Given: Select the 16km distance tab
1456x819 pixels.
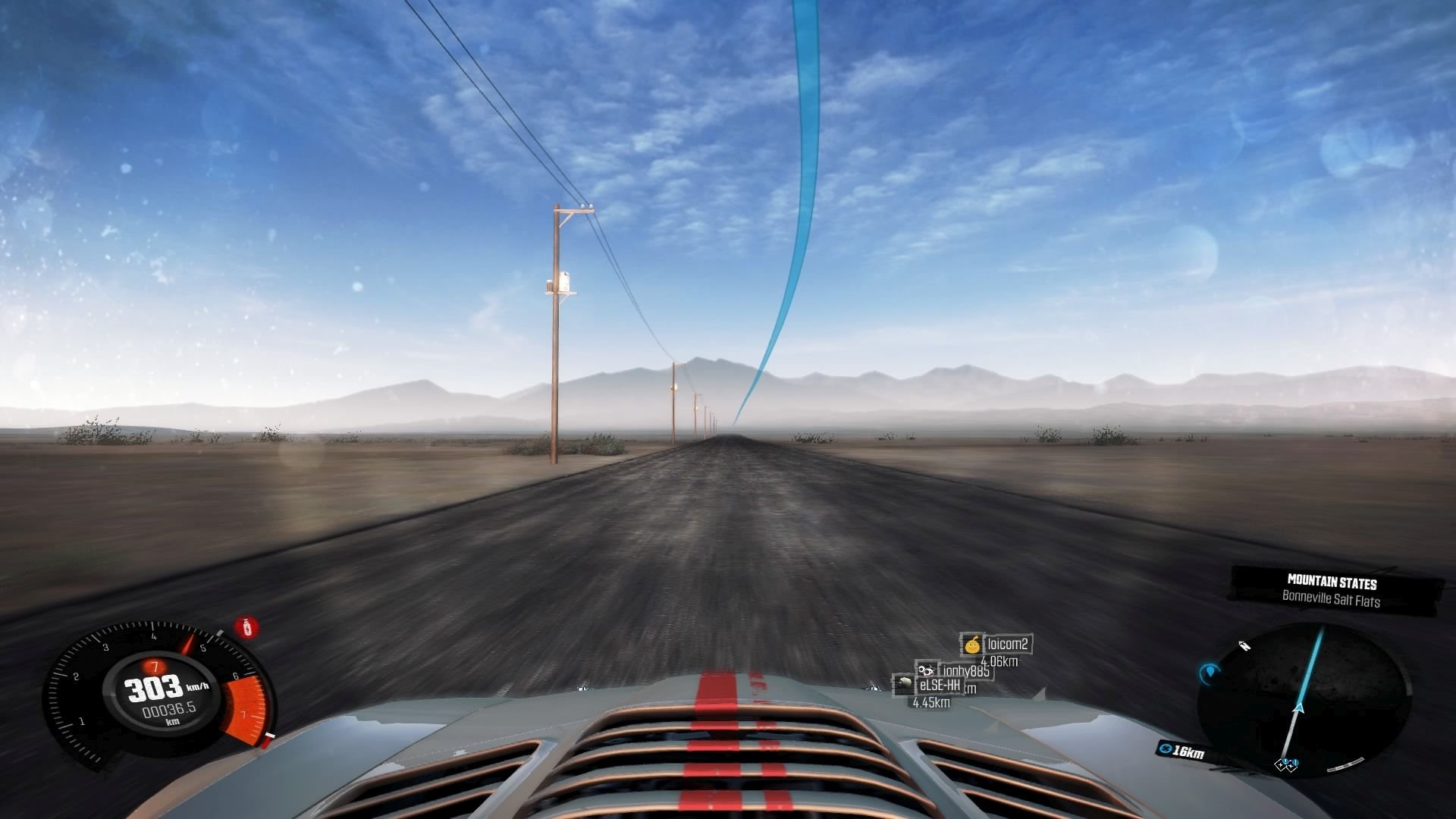Looking at the screenshot, I should (x=1183, y=748).
